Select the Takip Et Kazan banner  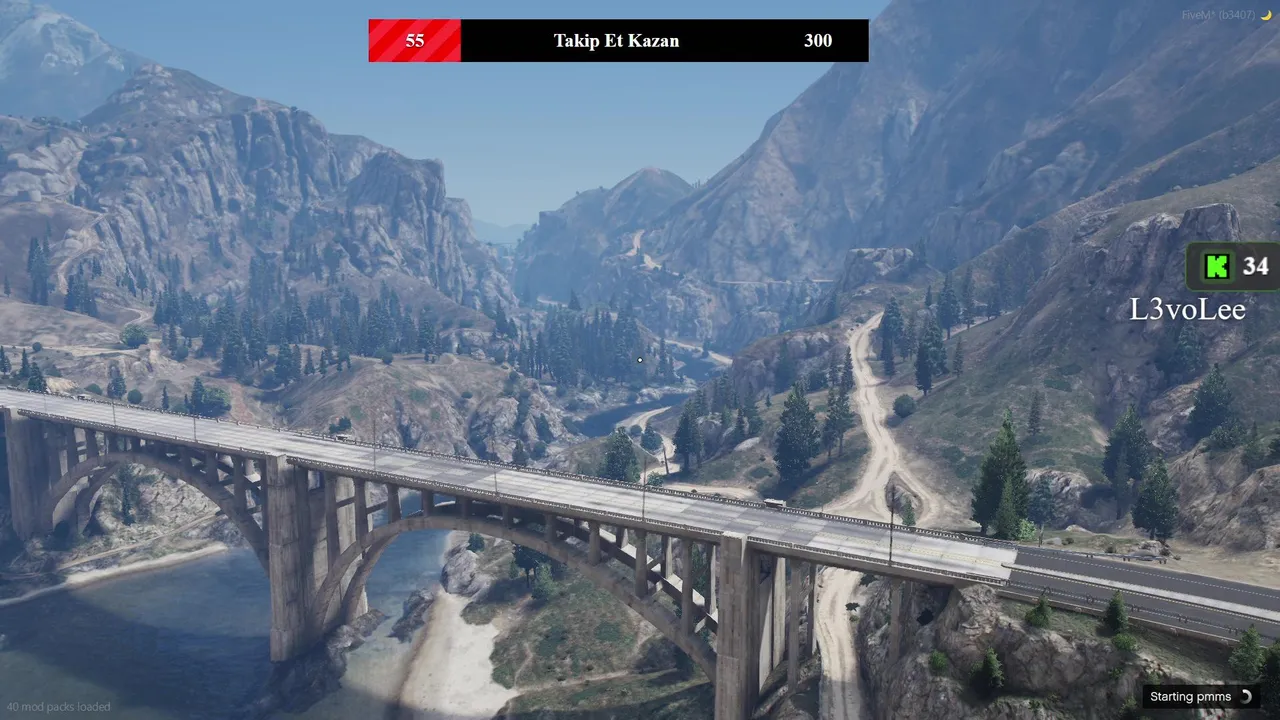(x=617, y=41)
